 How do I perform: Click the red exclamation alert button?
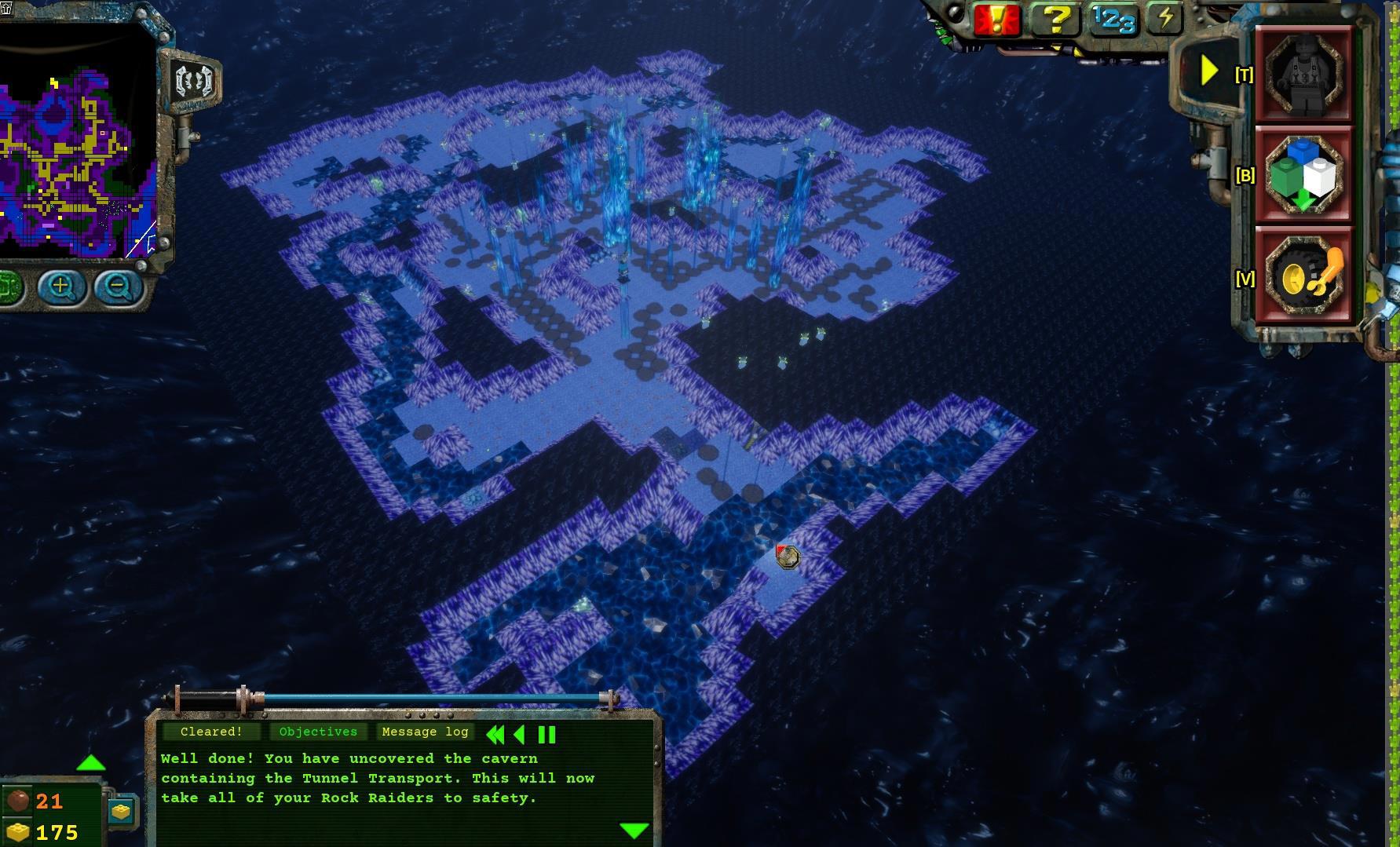pyautogui.click(x=996, y=20)
